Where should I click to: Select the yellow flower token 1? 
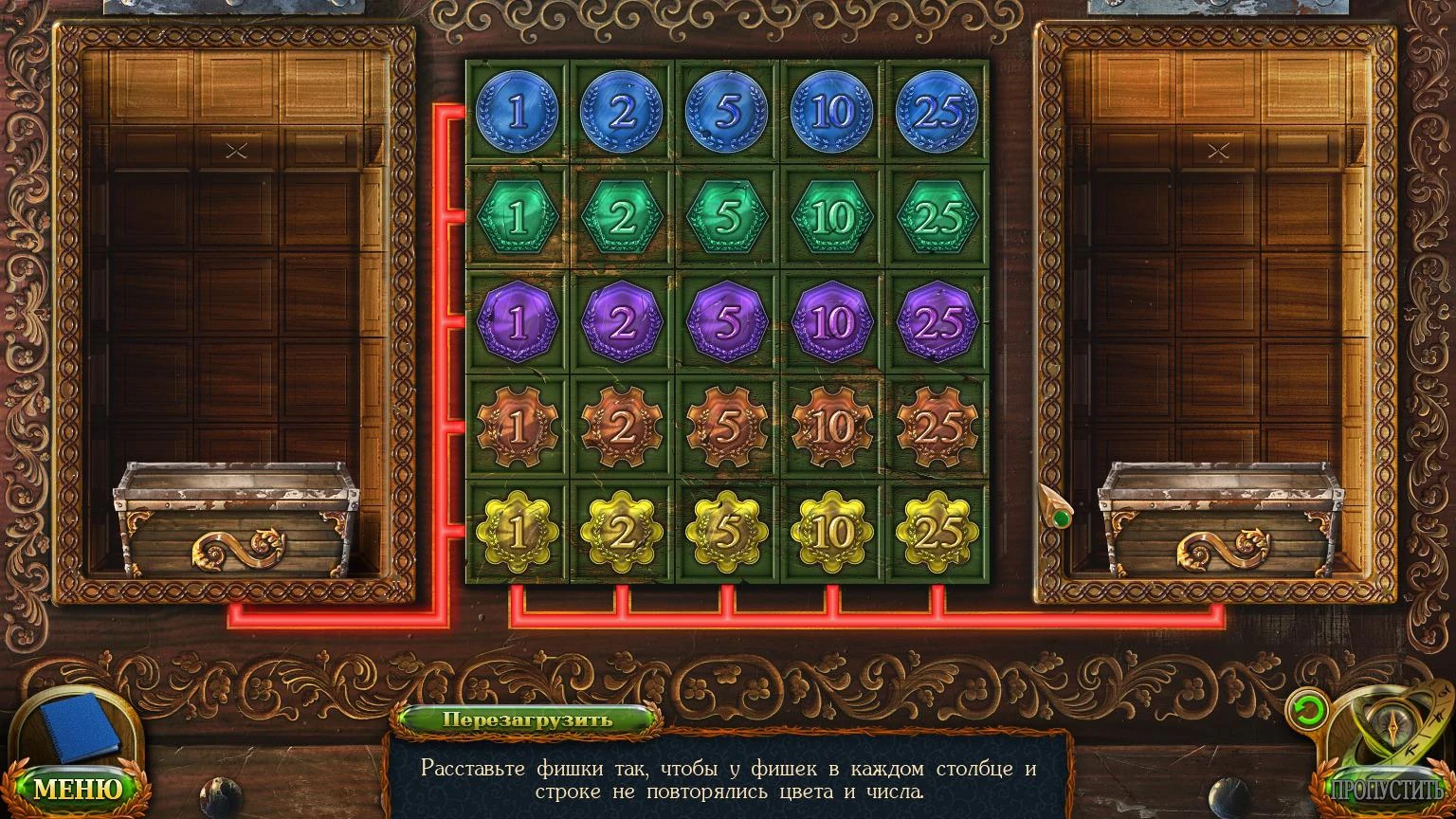[x=518, y=532]
